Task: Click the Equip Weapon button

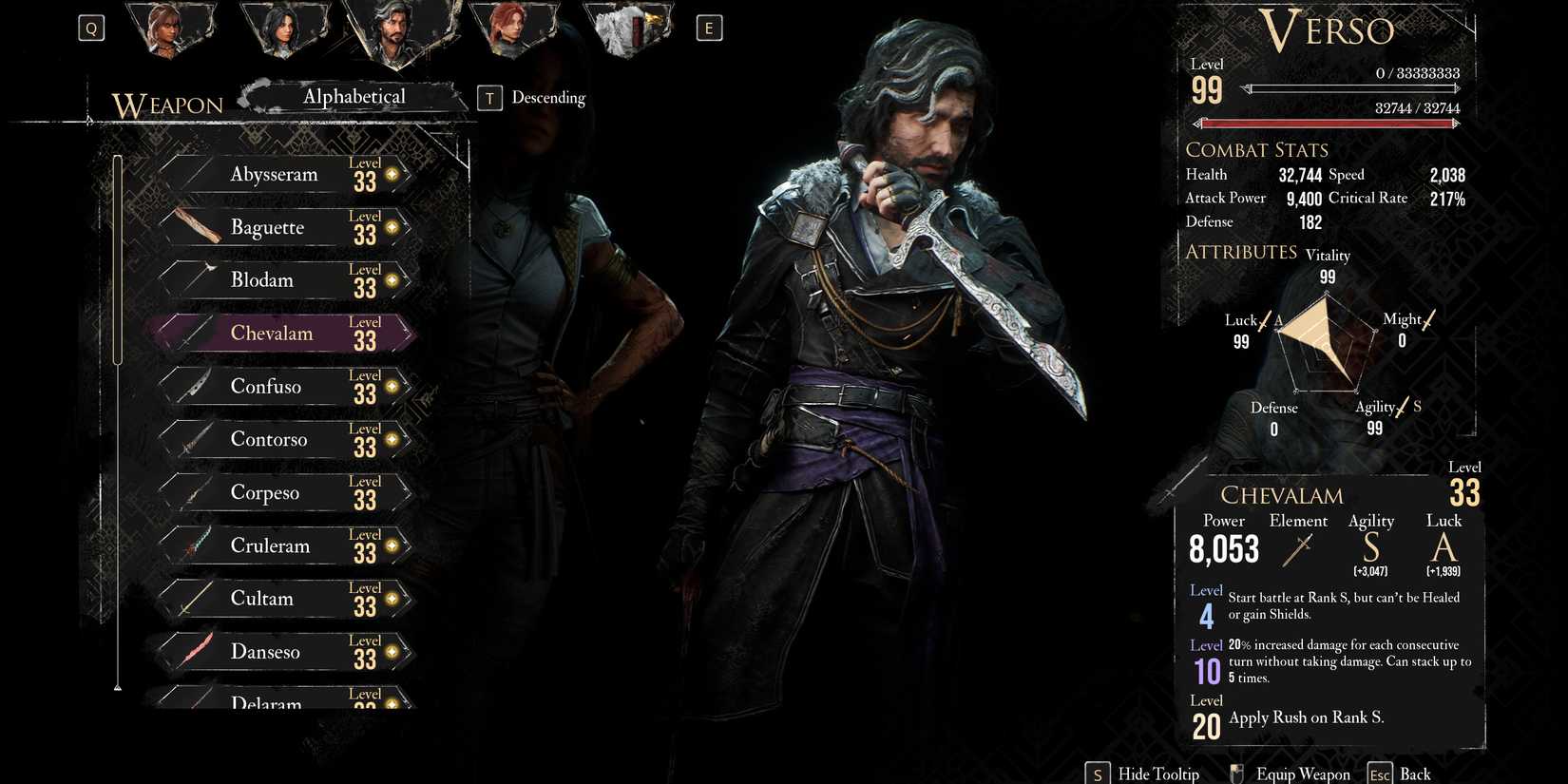Action: 1305,773
